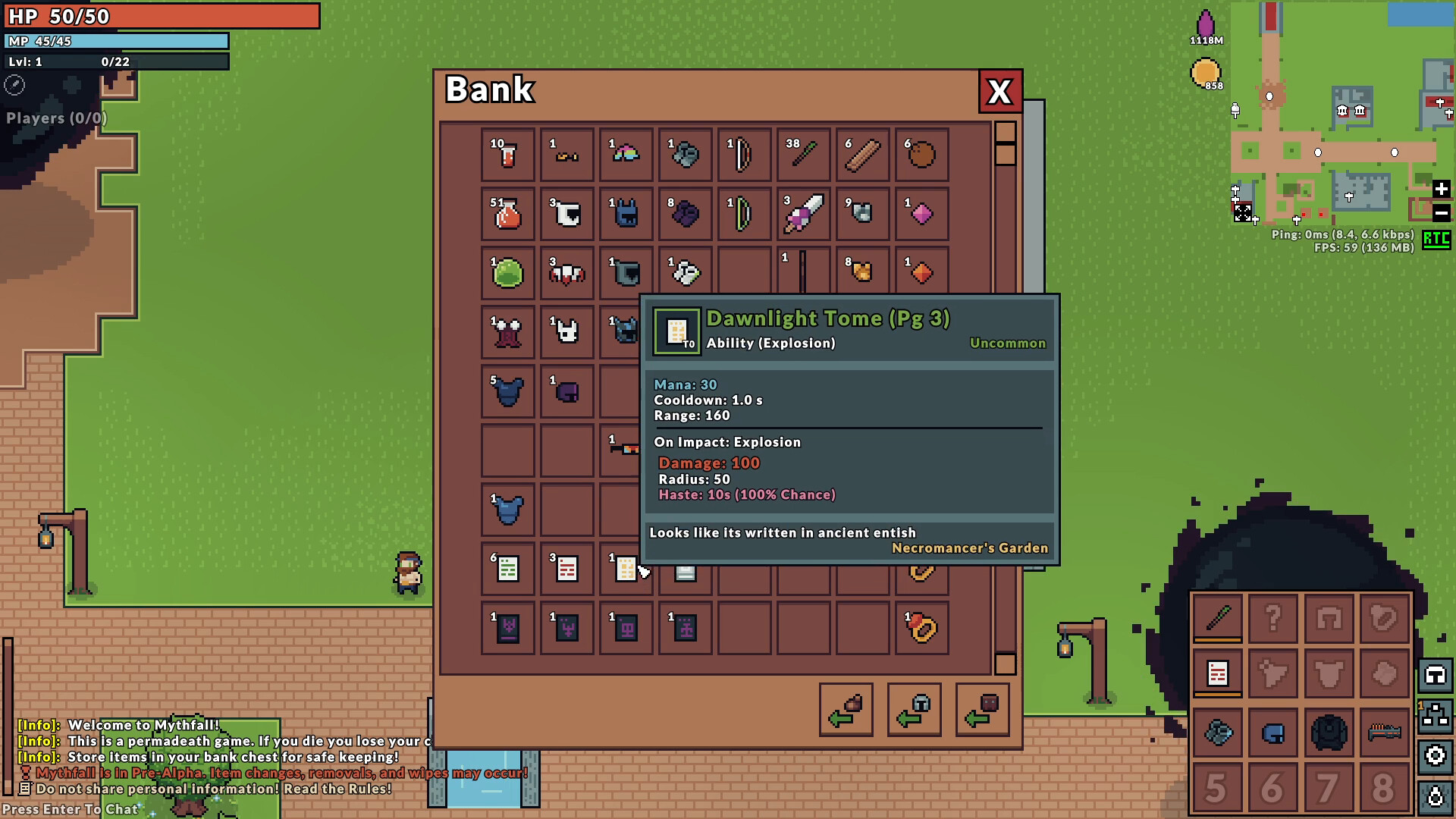Toggle the fullscreen map expand icon on the minimap
The width and height of the screenshot is (1456, 819).
point(1243,213)
